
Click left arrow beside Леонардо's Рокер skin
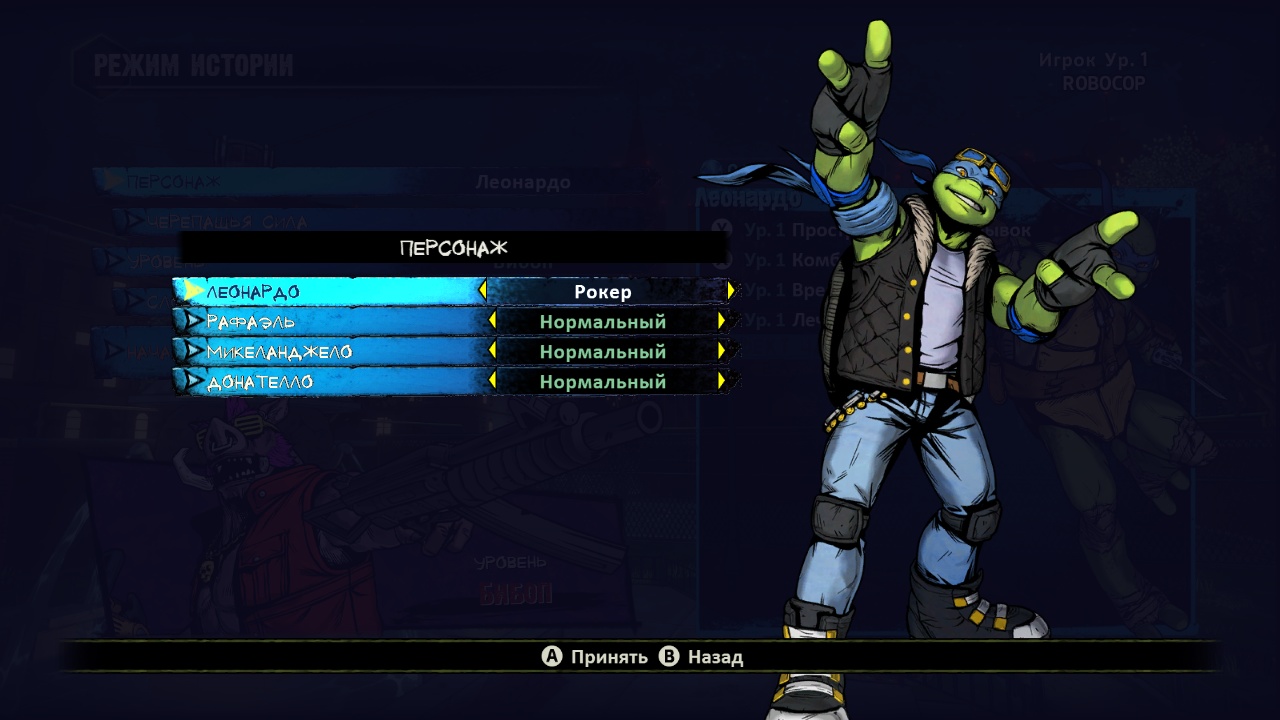tap(482, 291)
